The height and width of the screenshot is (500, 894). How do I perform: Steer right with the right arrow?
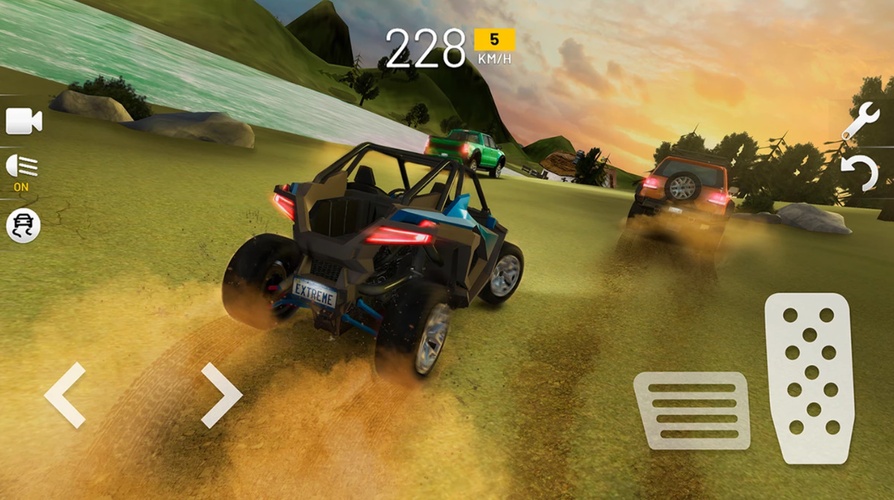coord(221,395)
